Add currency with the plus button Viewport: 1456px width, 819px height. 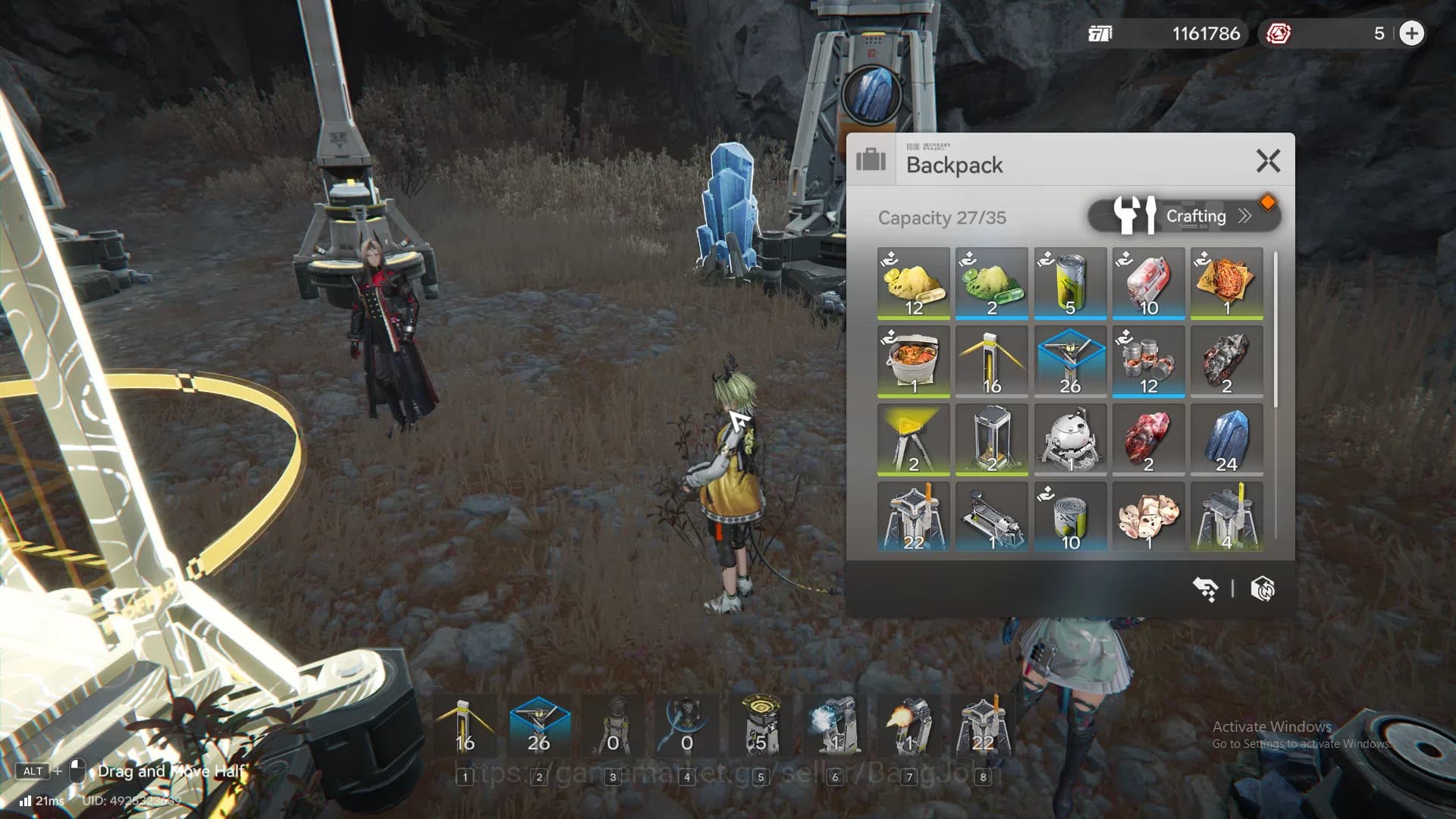point(1411,33)
